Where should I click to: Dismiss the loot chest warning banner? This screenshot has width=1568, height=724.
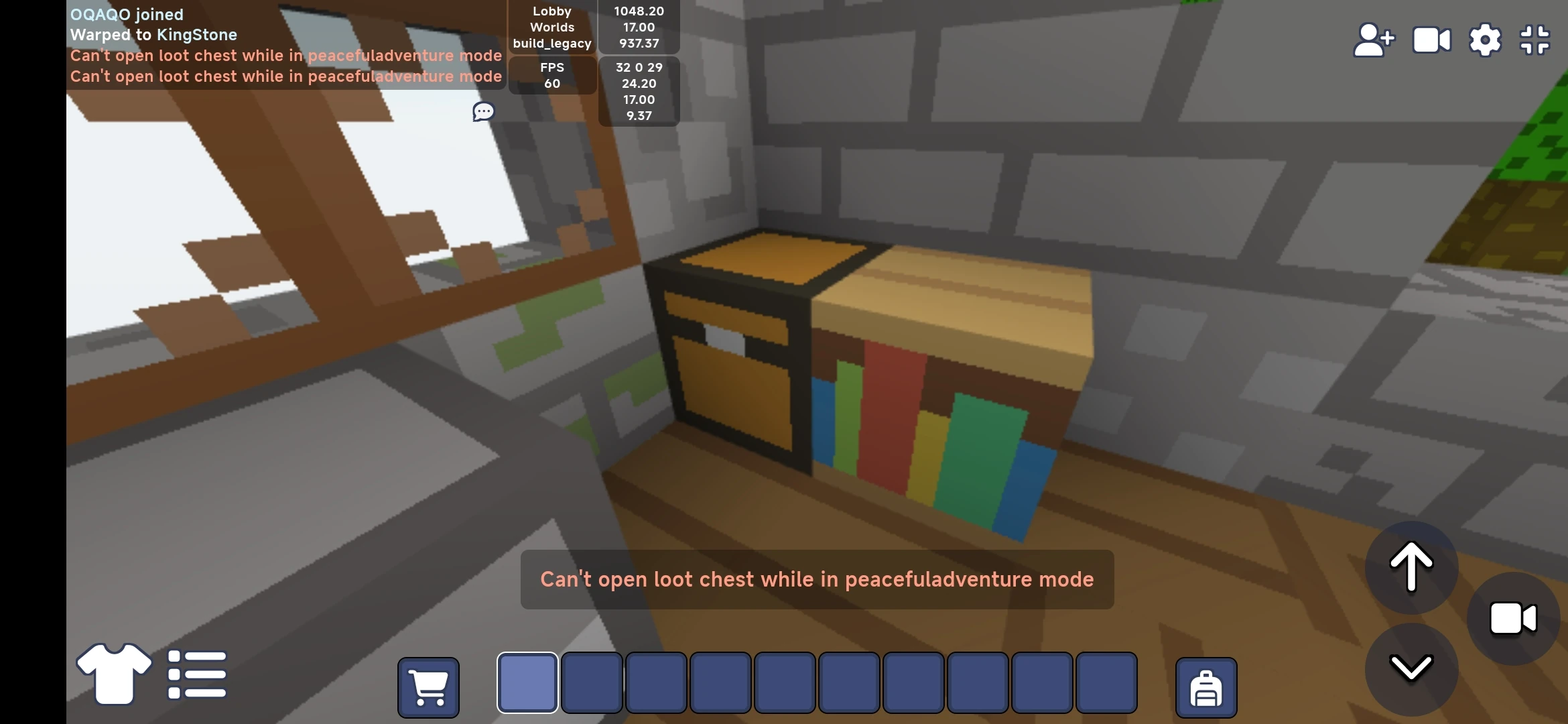(816, 579)
